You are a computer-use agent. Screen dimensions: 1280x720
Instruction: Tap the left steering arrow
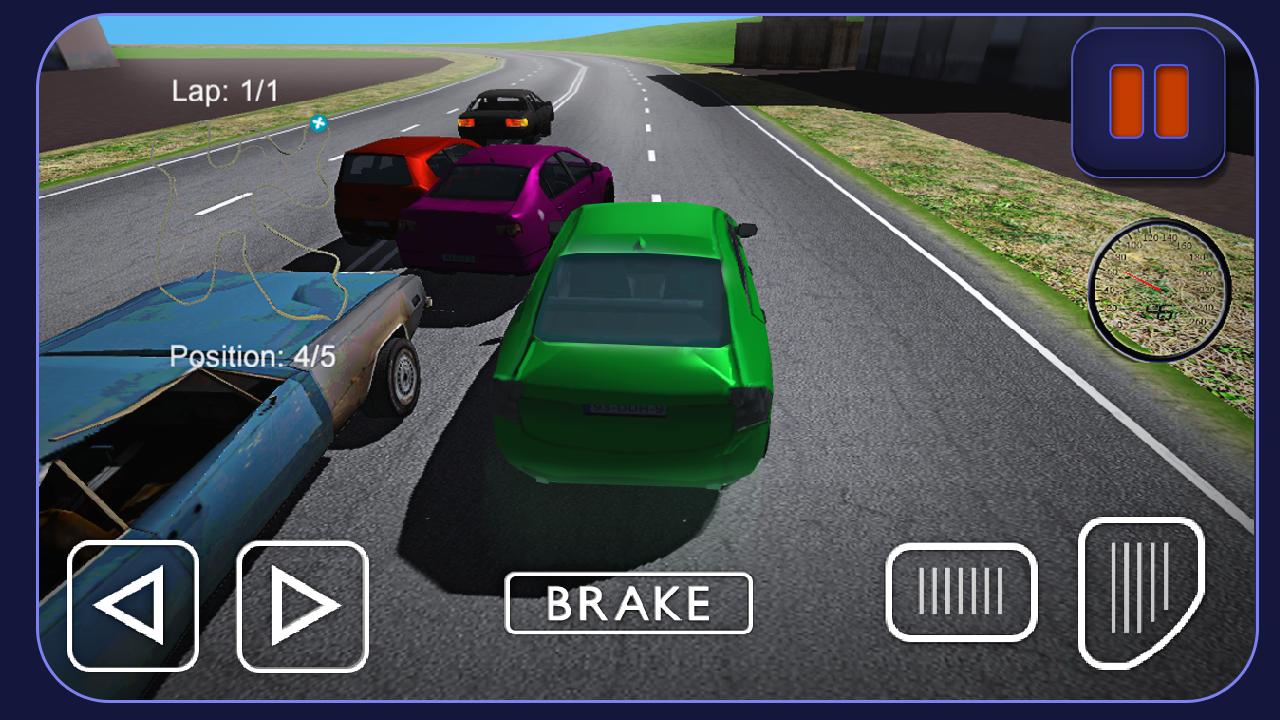pos(132,603)
